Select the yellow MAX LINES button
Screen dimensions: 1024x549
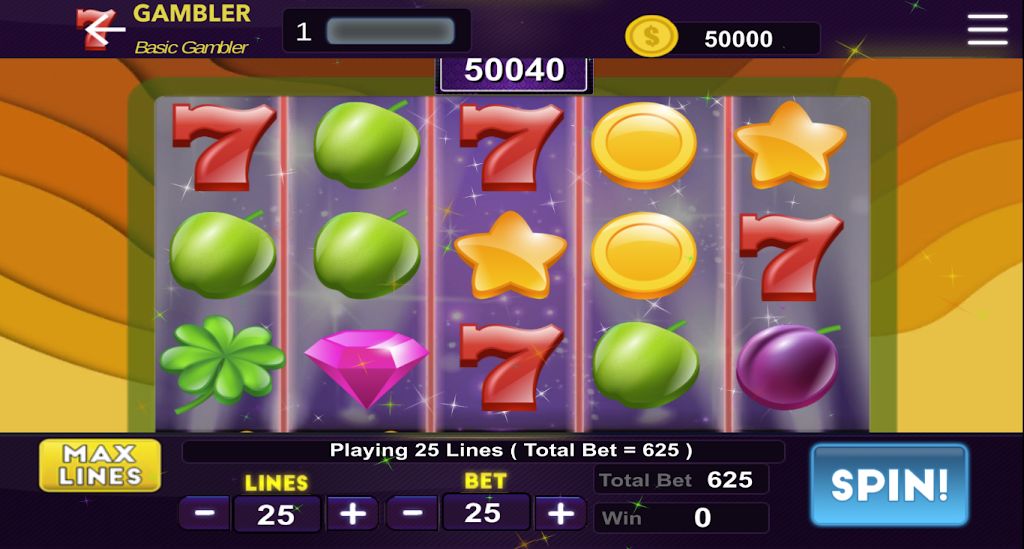point(100,466)
